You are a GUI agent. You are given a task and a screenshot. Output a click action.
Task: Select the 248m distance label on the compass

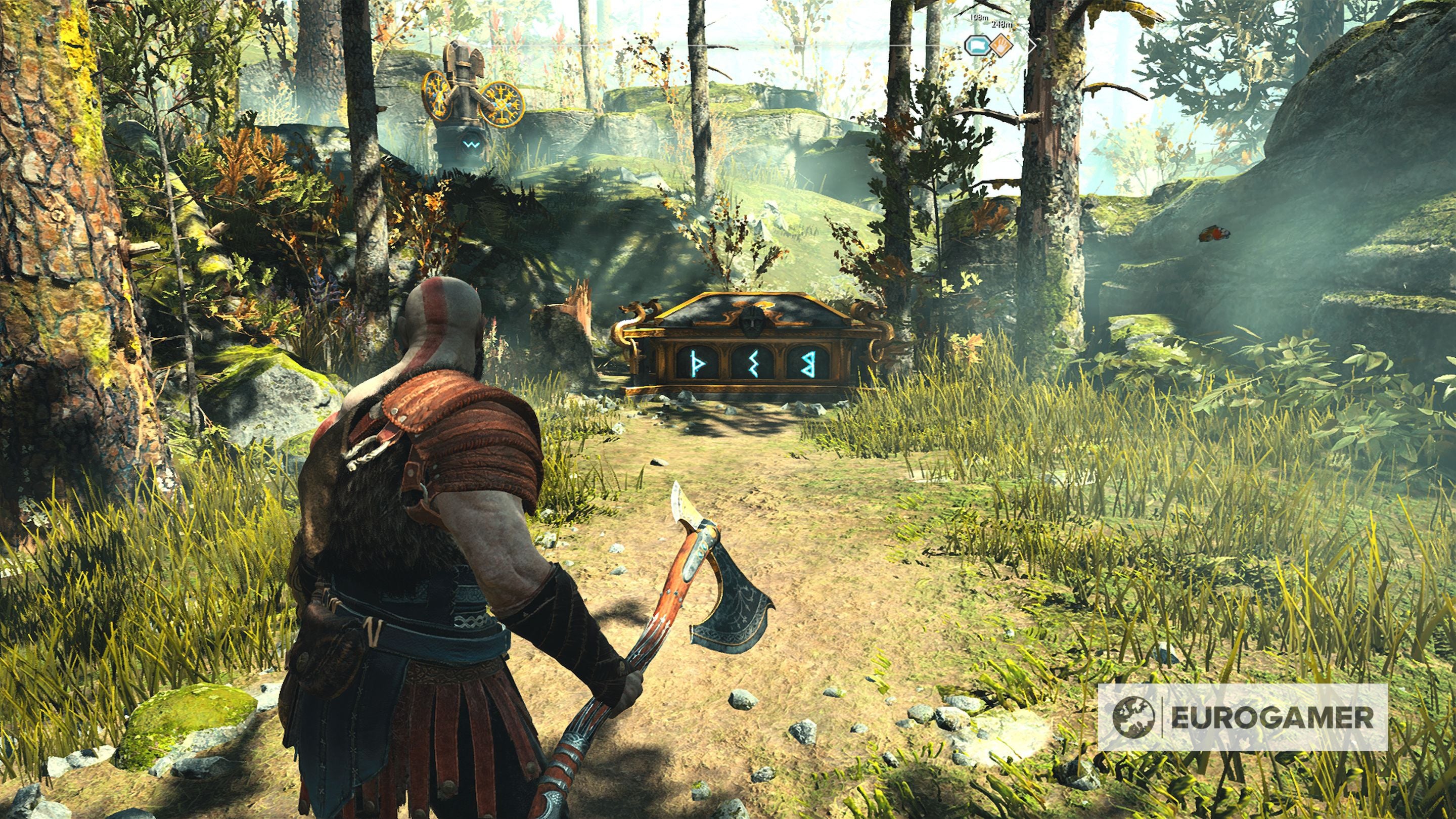click(1002, 25)
